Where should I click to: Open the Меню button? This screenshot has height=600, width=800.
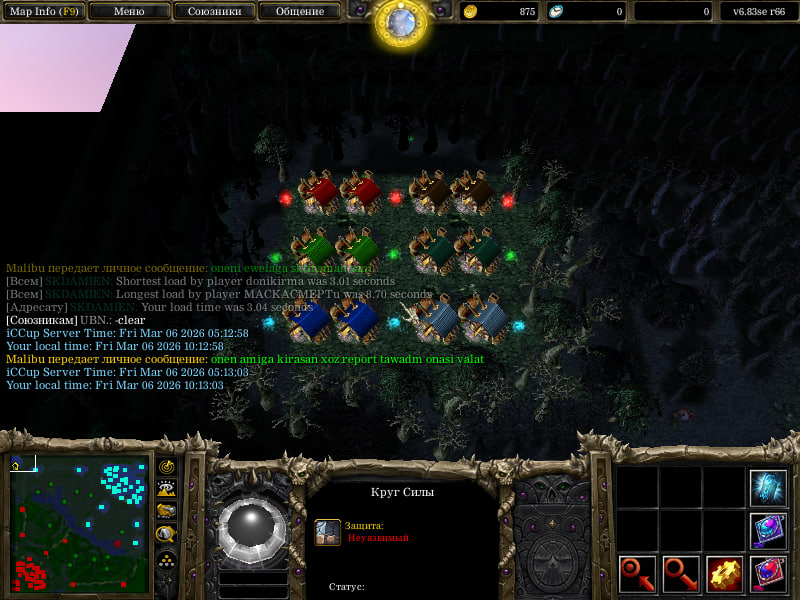[x=129, y=11]
